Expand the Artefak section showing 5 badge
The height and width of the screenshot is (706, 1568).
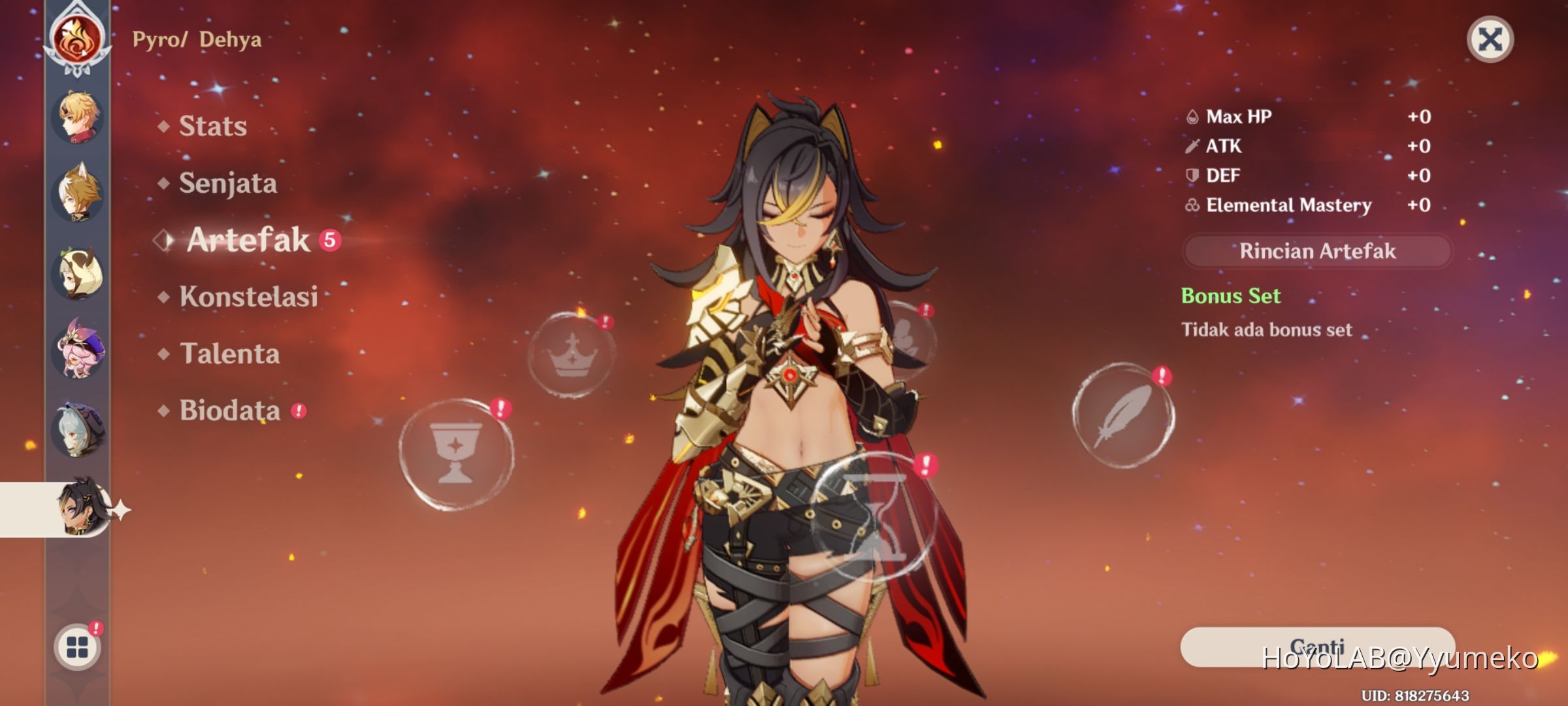248,241
